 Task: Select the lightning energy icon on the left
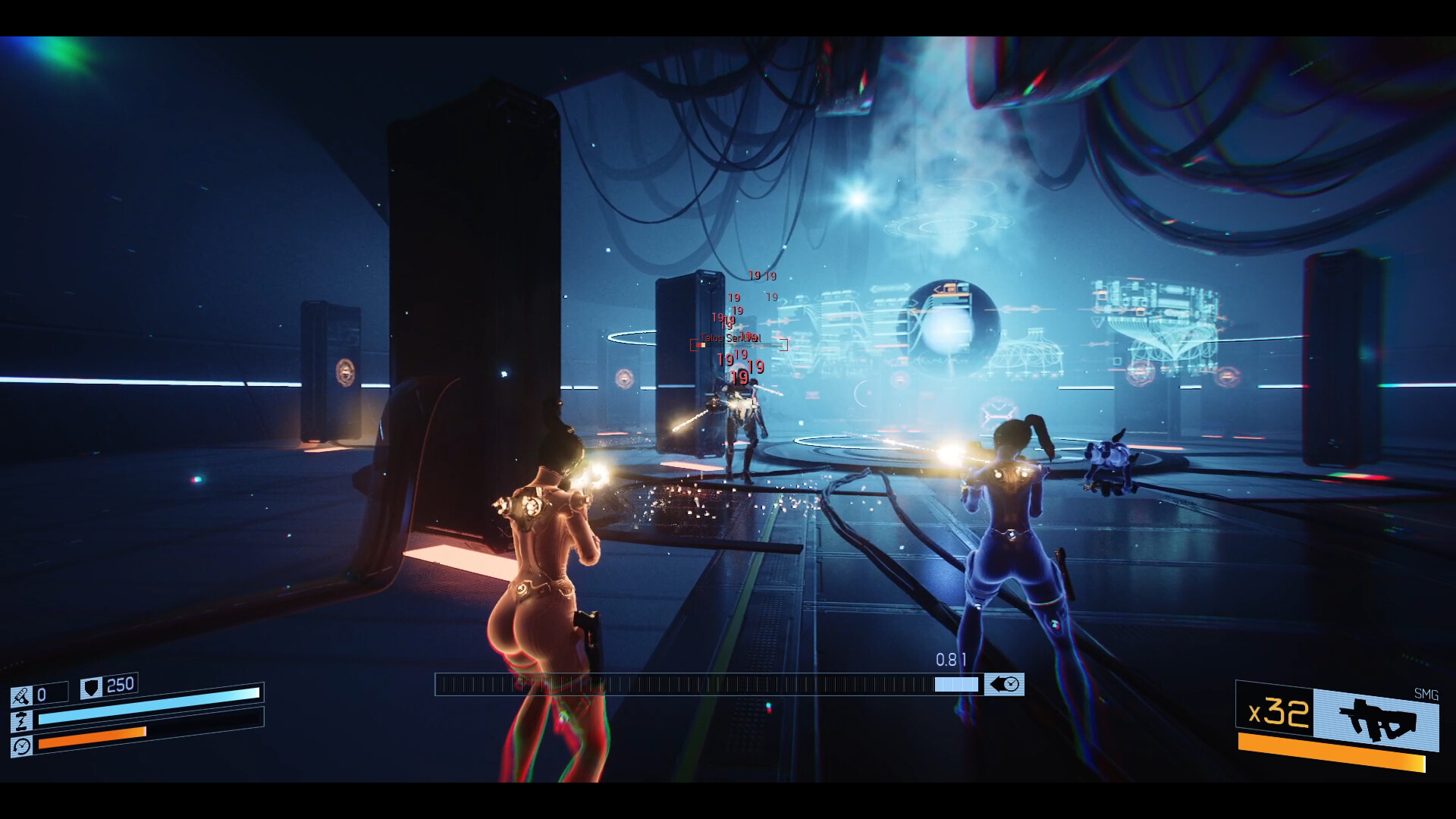click(21, 720)
